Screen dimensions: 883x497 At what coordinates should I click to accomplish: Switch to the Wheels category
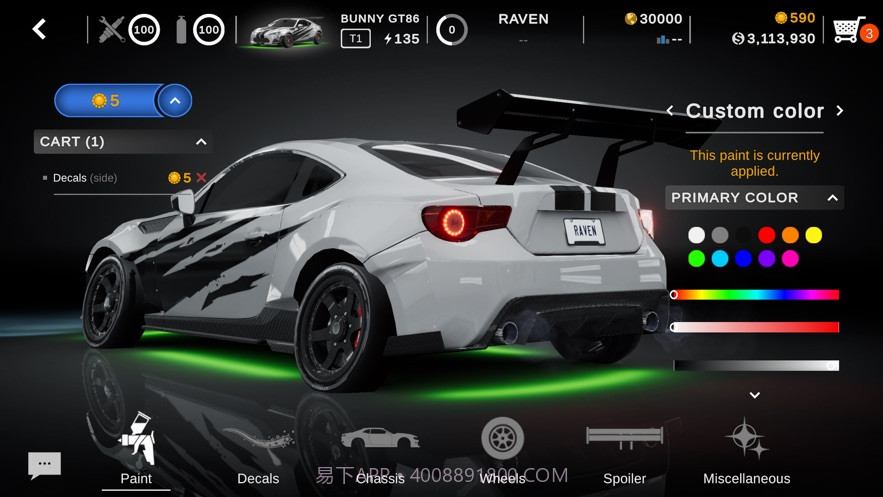pos(502,450)
